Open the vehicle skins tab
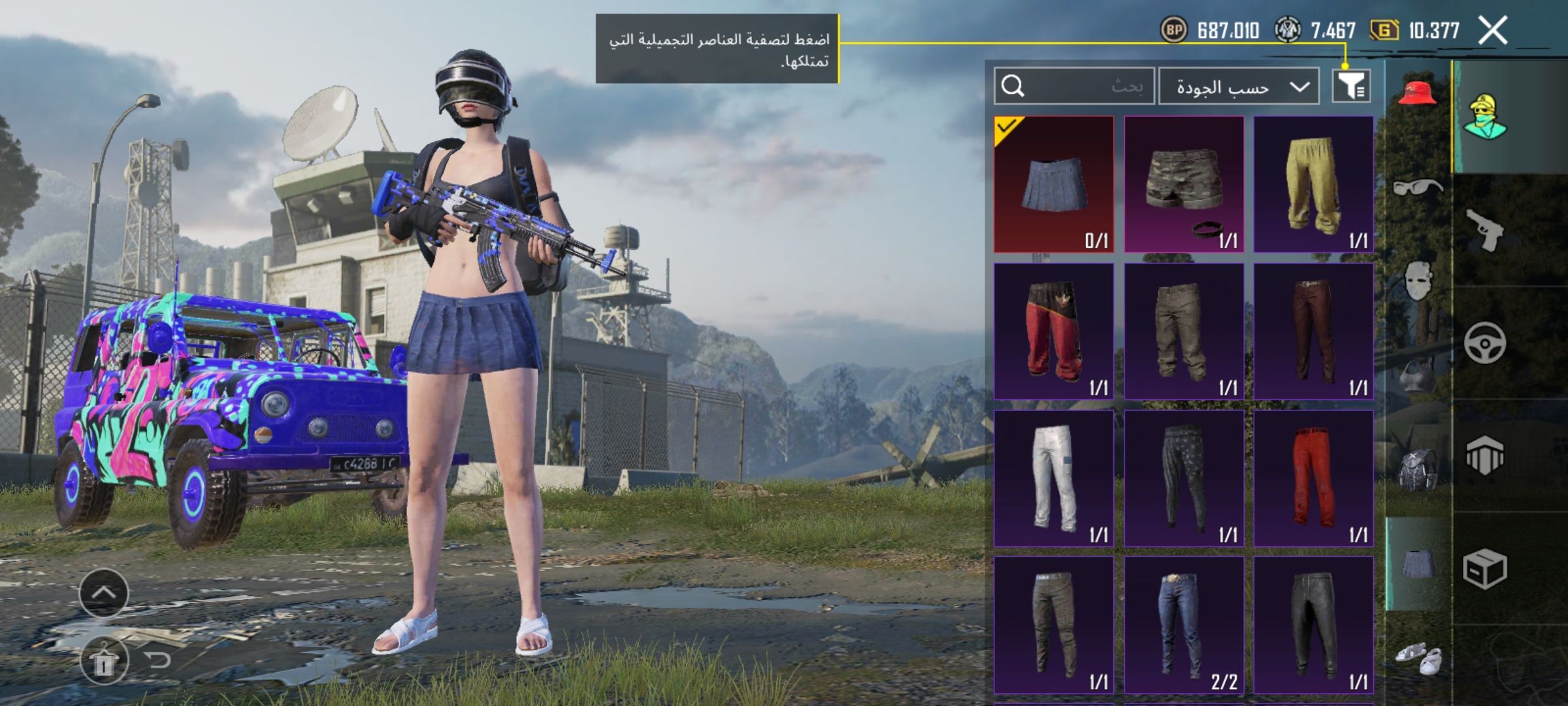 click(x=1484, y=343)
